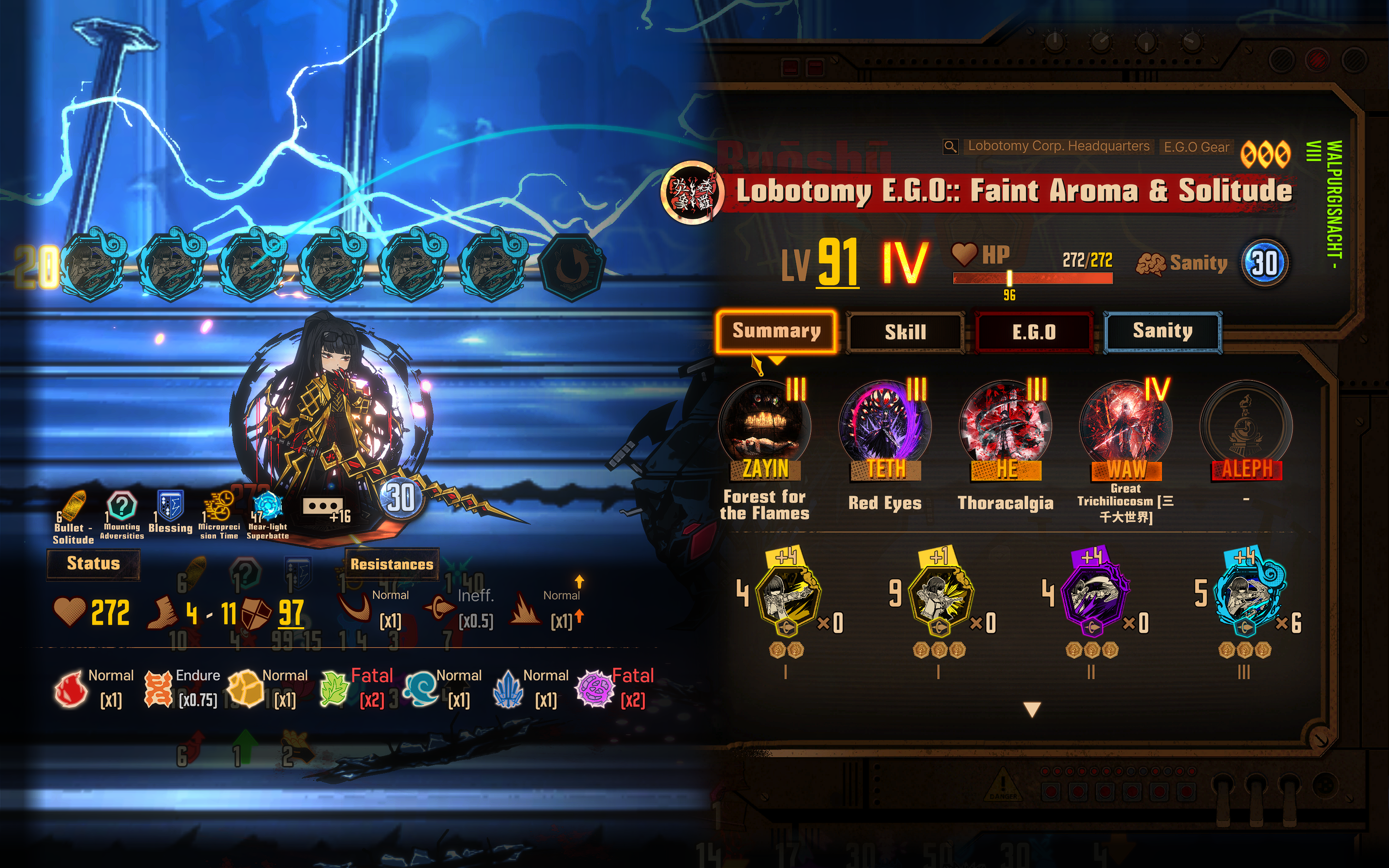Open WAW E.G.O Great Trichiliocosm
Screen dimensions: 1389x868
pyautogui.click(x=1126, y=427)
